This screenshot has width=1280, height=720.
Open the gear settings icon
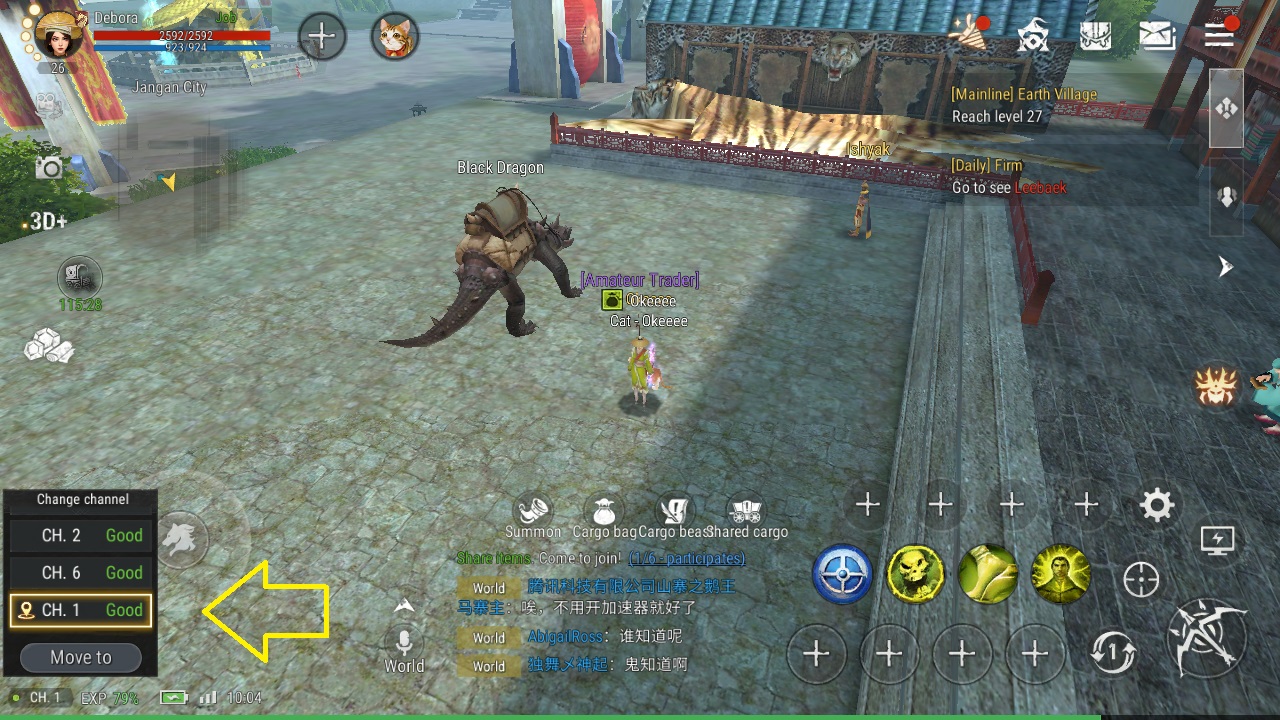pos(1157,505)
